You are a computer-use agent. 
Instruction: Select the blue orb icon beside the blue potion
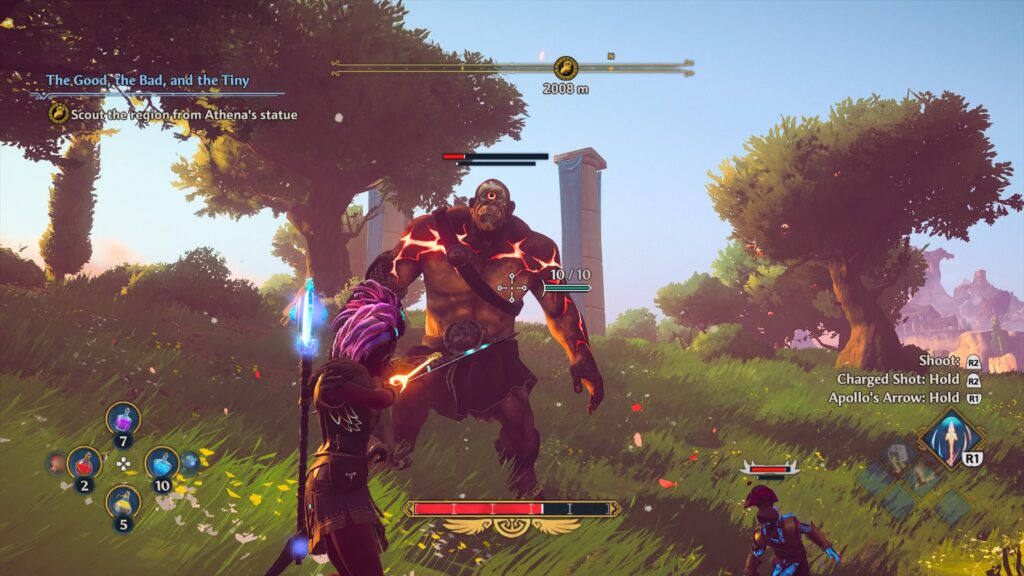[190, 461]
